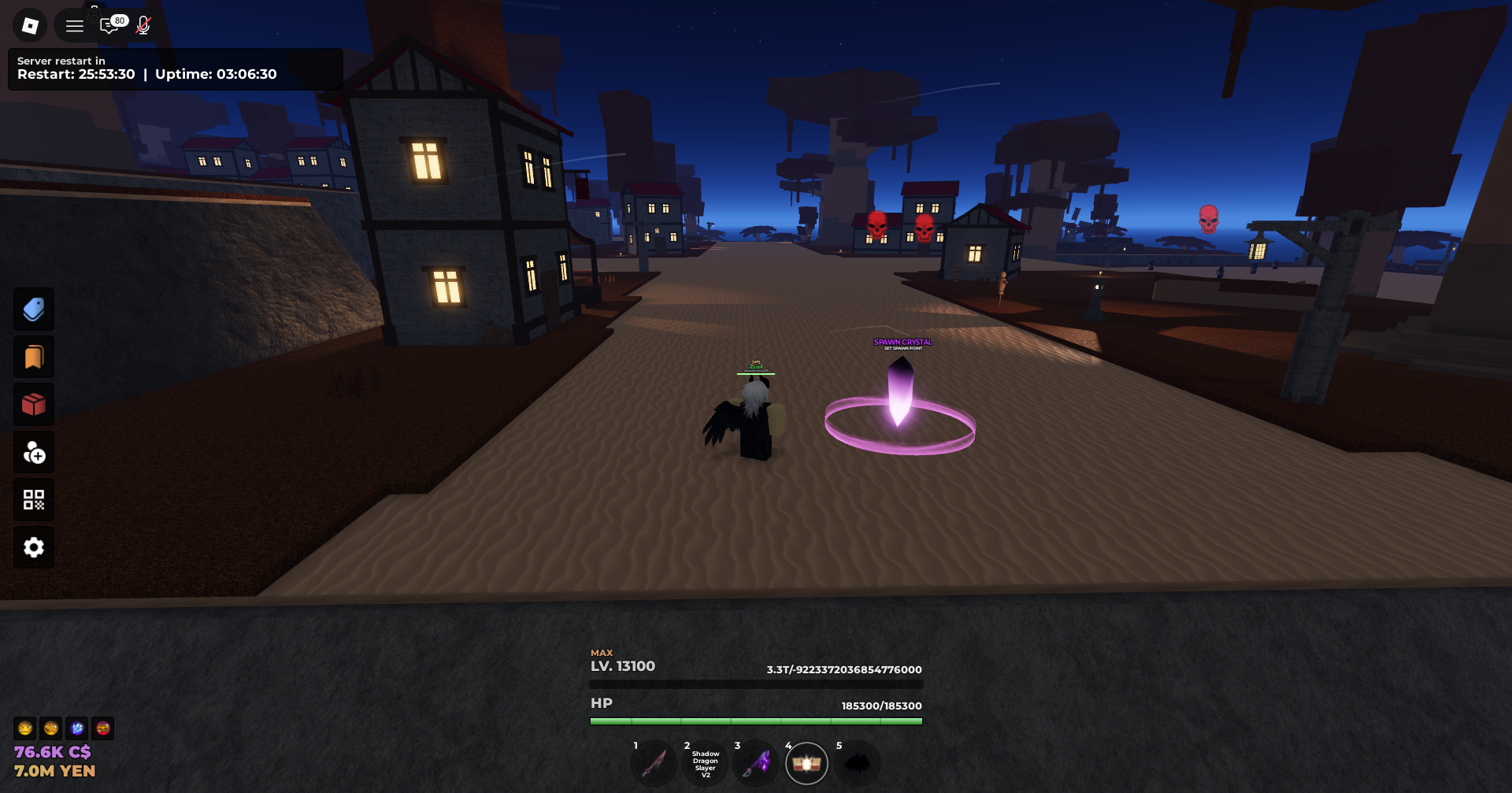1512x793 pixels.
Task: Select the purple scythe in hotbar slot 3
Action: (x=755, y=762)
